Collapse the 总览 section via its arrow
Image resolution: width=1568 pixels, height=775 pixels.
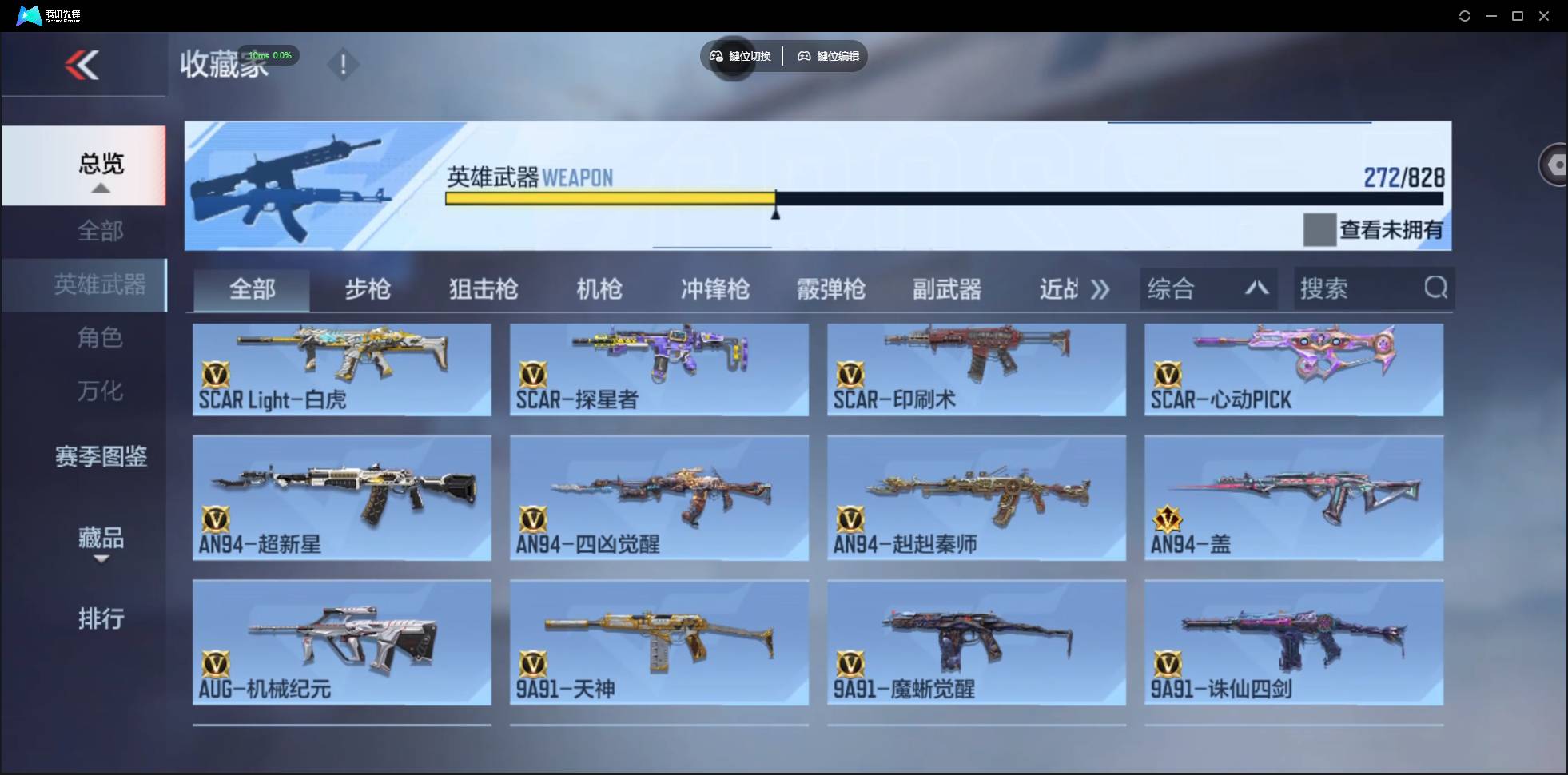point(99,187)
